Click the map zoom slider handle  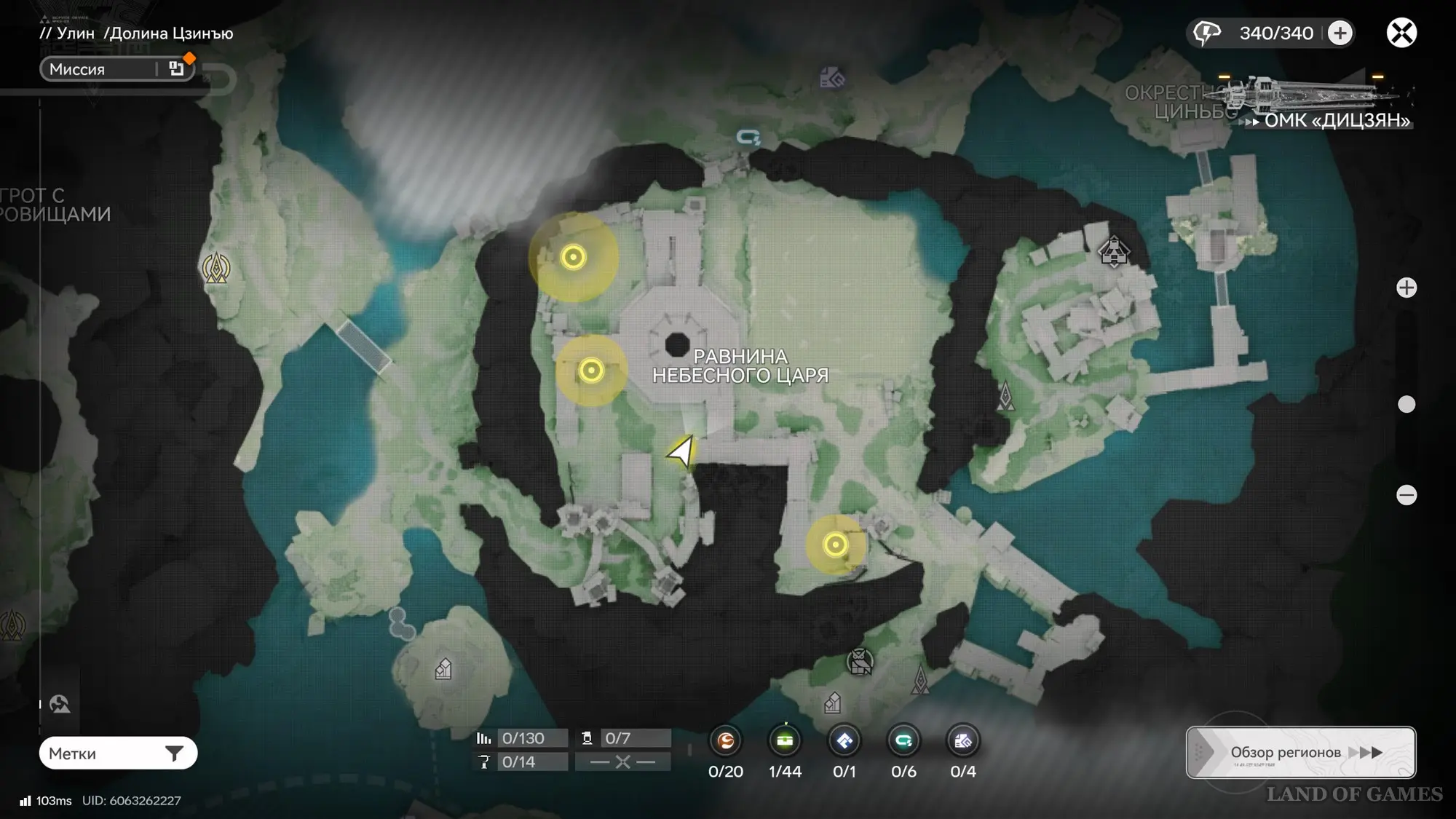click(x=1406, y=405)
